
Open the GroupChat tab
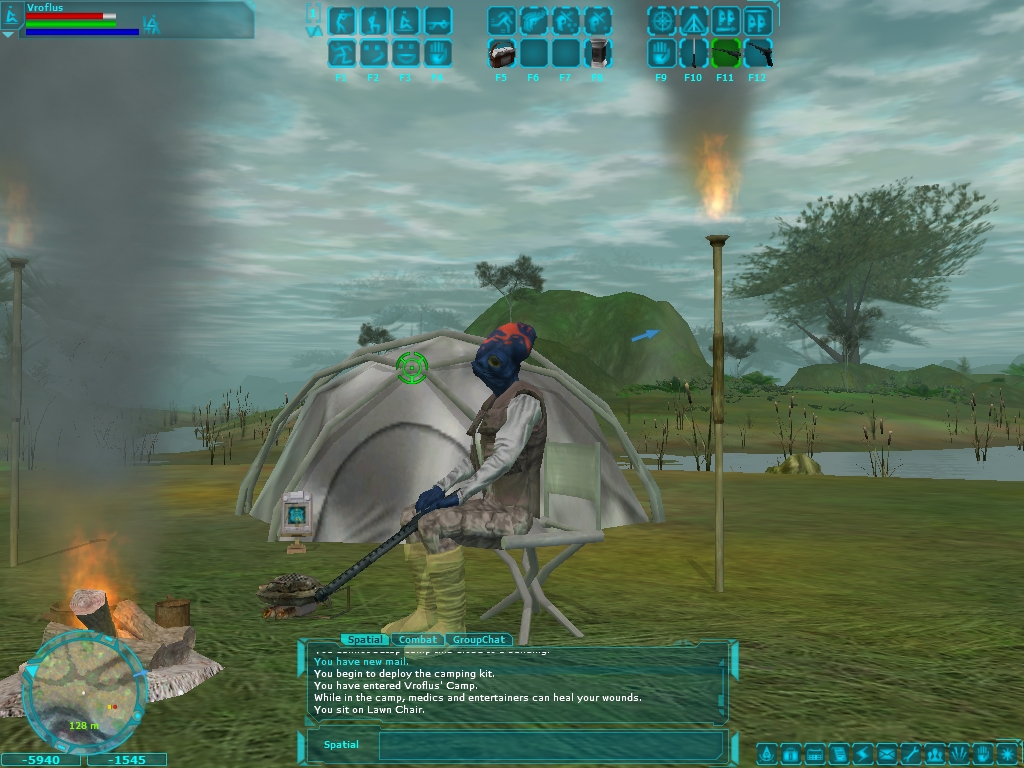tap(479, 640)
